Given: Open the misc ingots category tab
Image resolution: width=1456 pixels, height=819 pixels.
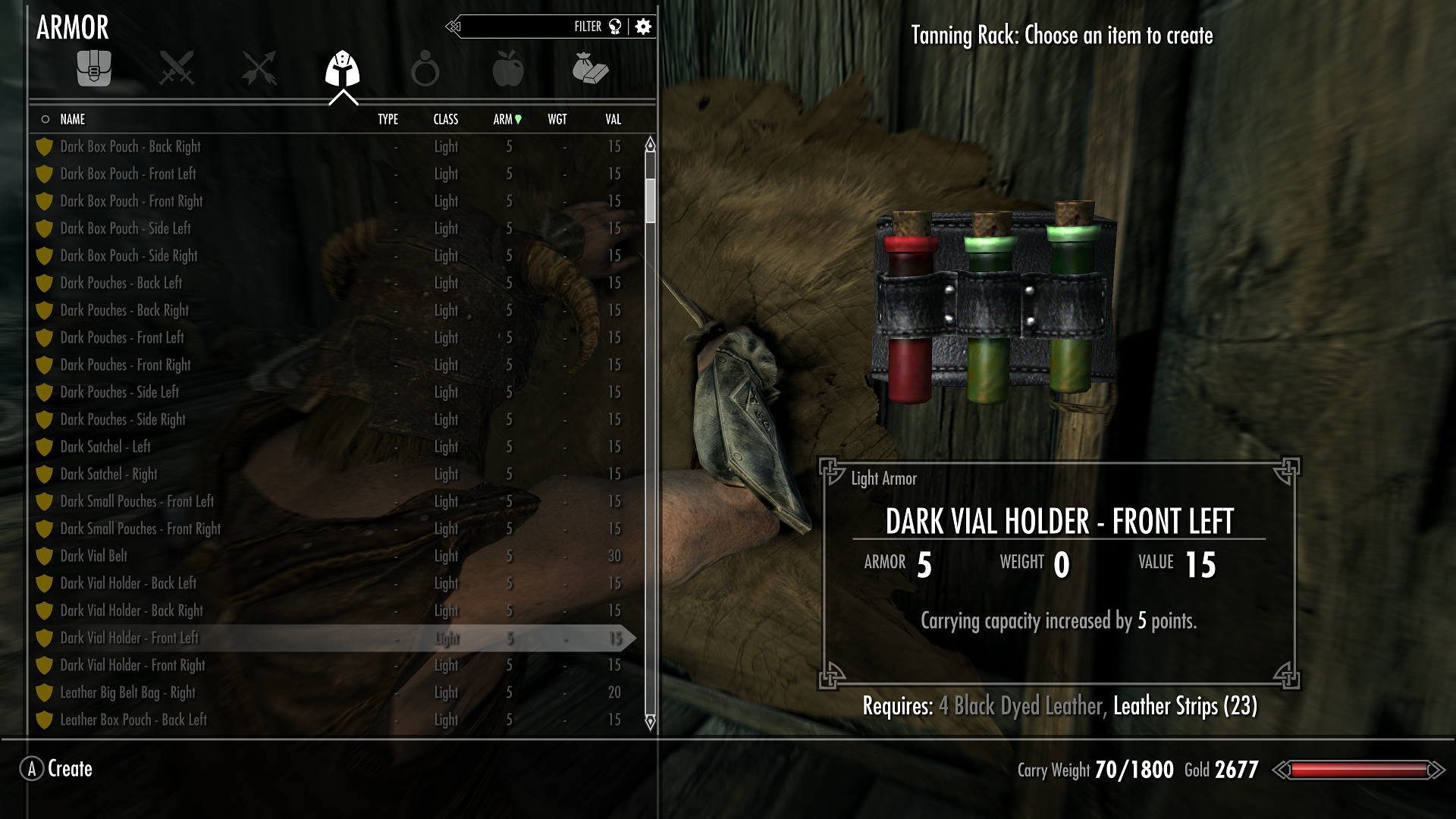Looking at the screenshot, I should pos(590,70).
